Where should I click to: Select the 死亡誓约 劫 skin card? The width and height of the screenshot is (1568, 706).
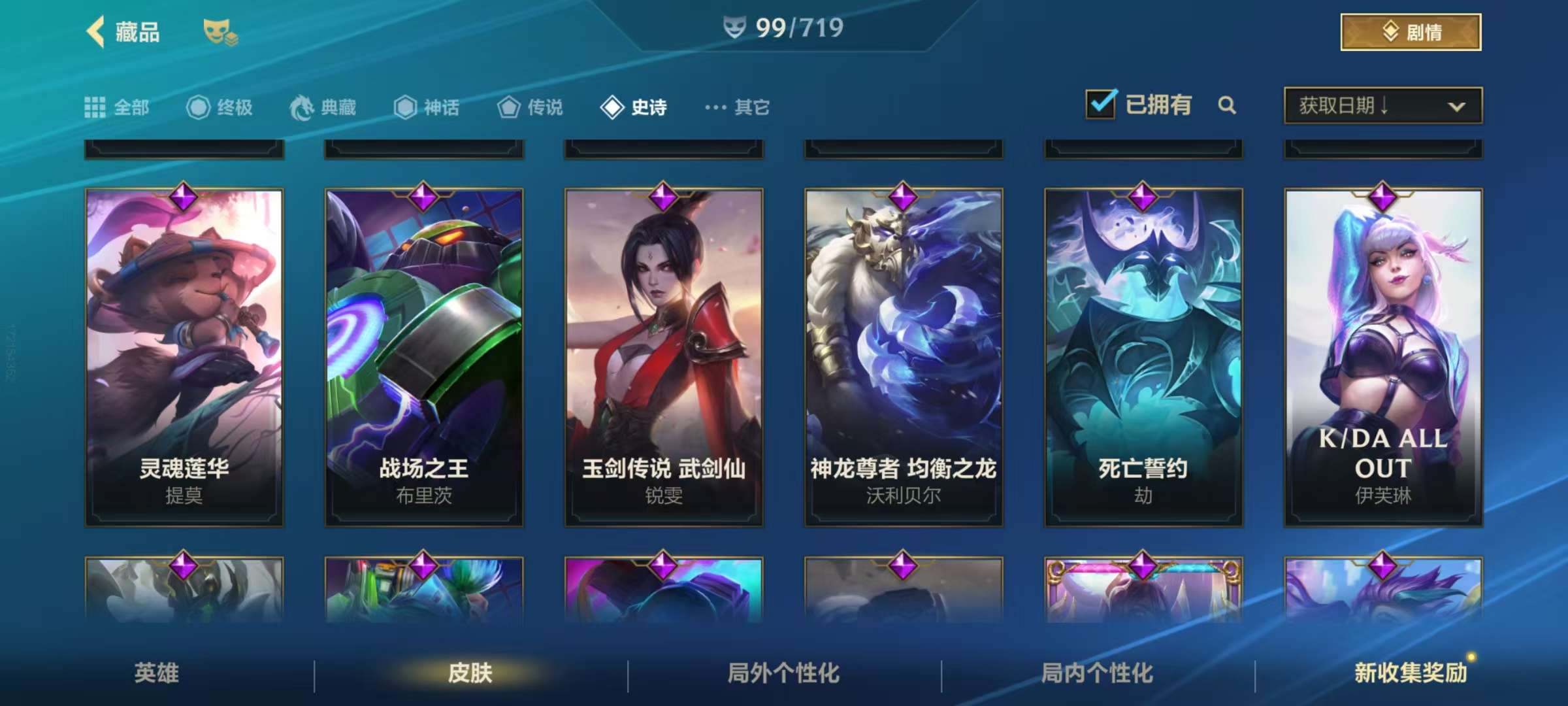point(1143,357)
